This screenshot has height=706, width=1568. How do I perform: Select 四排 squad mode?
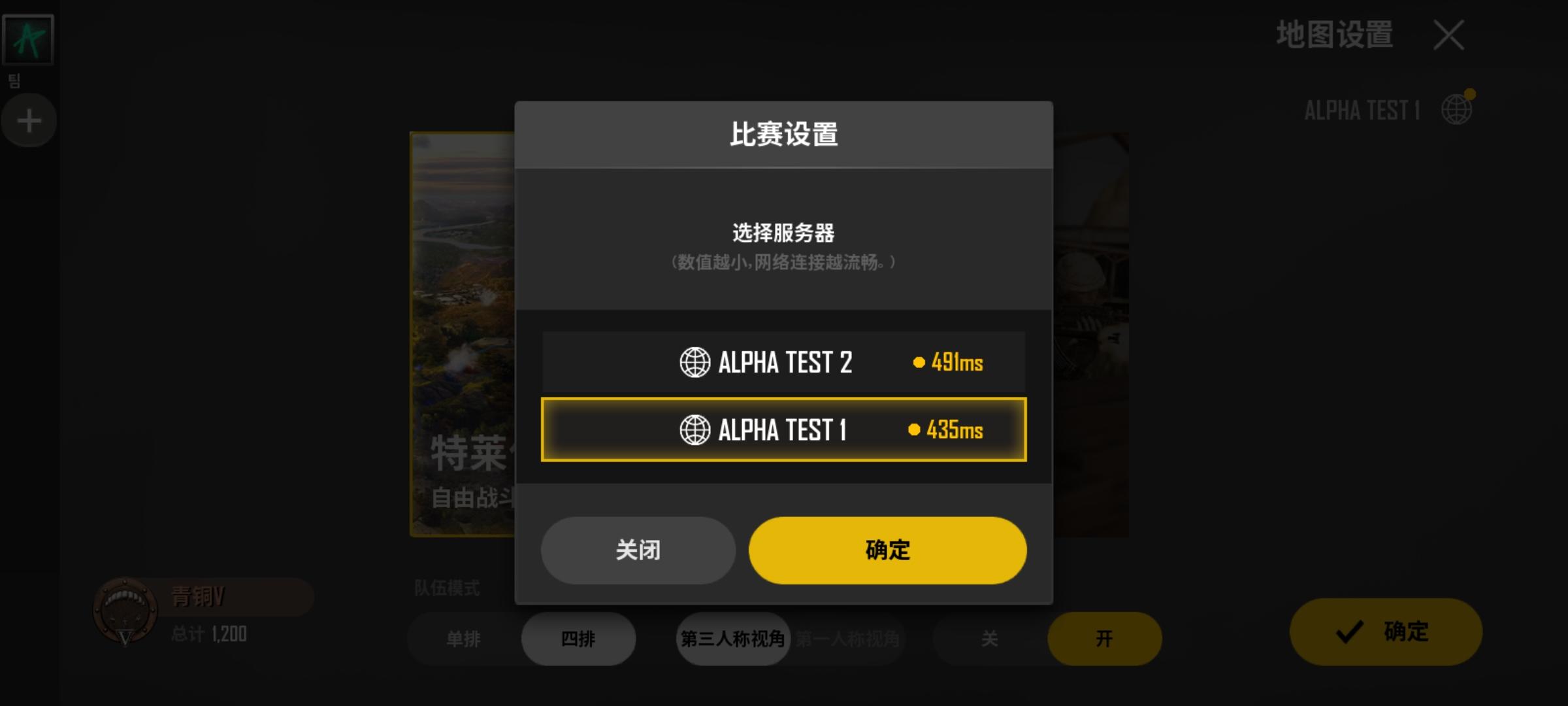pyautogui.click(x=578, y=639)
